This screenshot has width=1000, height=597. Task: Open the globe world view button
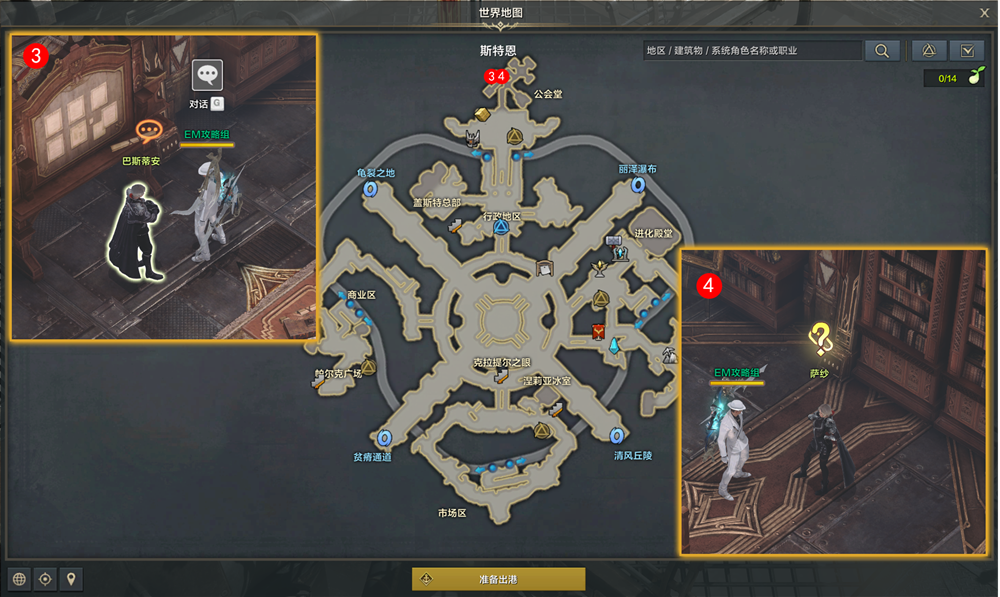click(18, 579)
